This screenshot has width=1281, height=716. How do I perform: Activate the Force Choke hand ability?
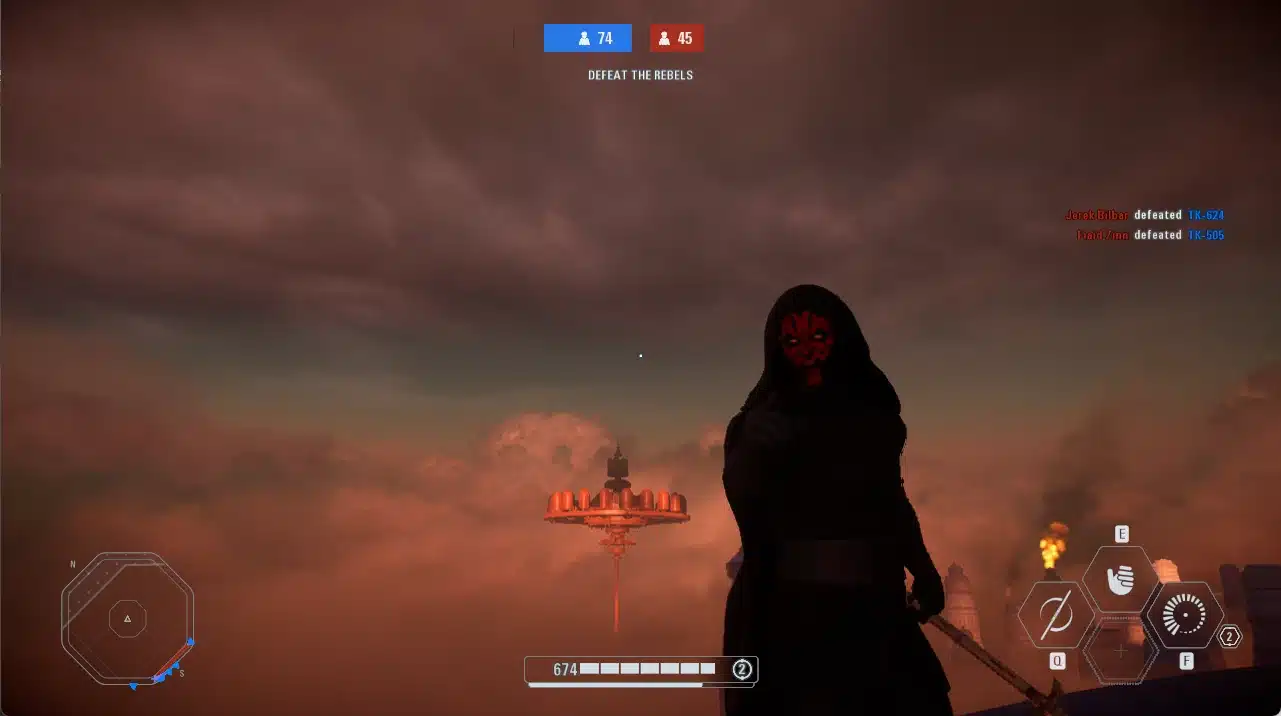1121,579
